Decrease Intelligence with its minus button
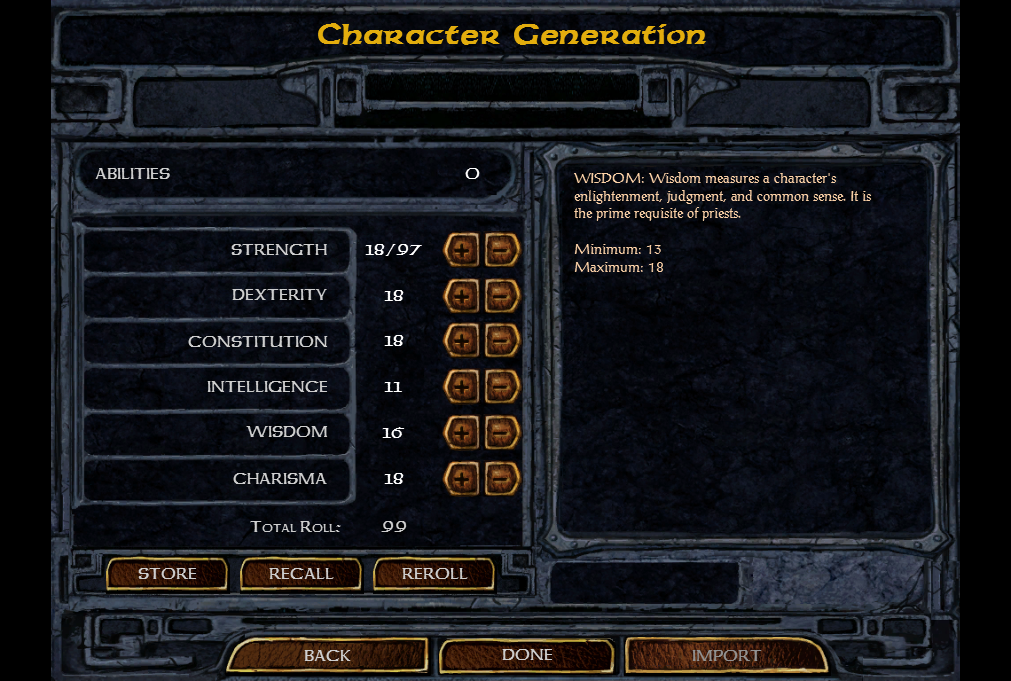1011x681 pixels. (x=502, y=387)
